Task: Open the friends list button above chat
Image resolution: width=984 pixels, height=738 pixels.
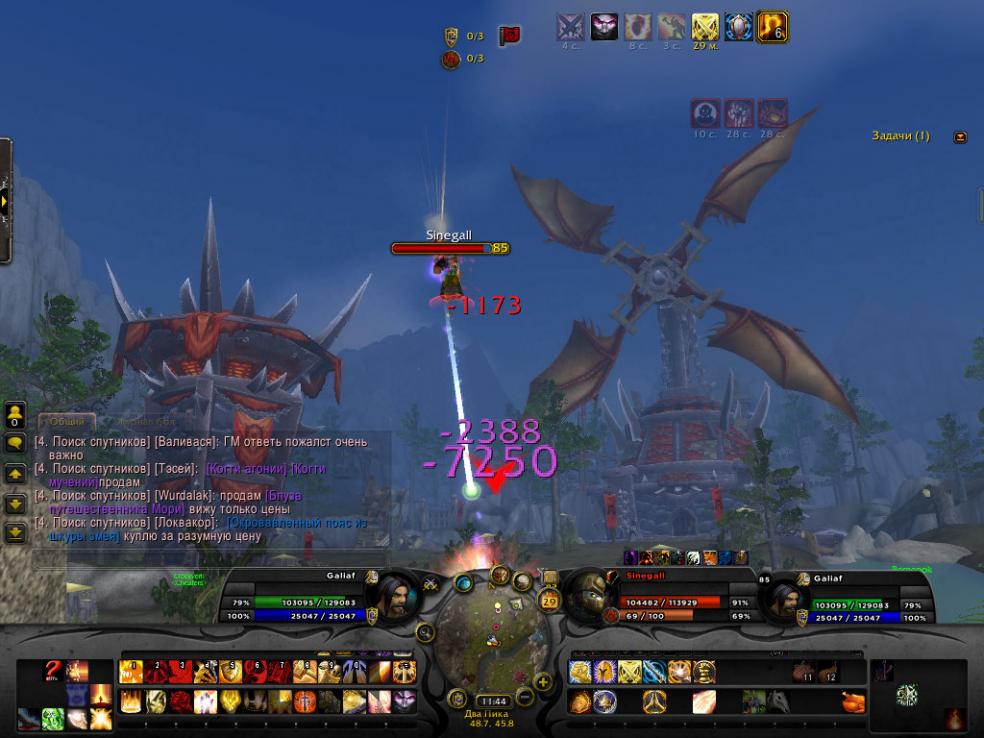Action: point(15,415)
